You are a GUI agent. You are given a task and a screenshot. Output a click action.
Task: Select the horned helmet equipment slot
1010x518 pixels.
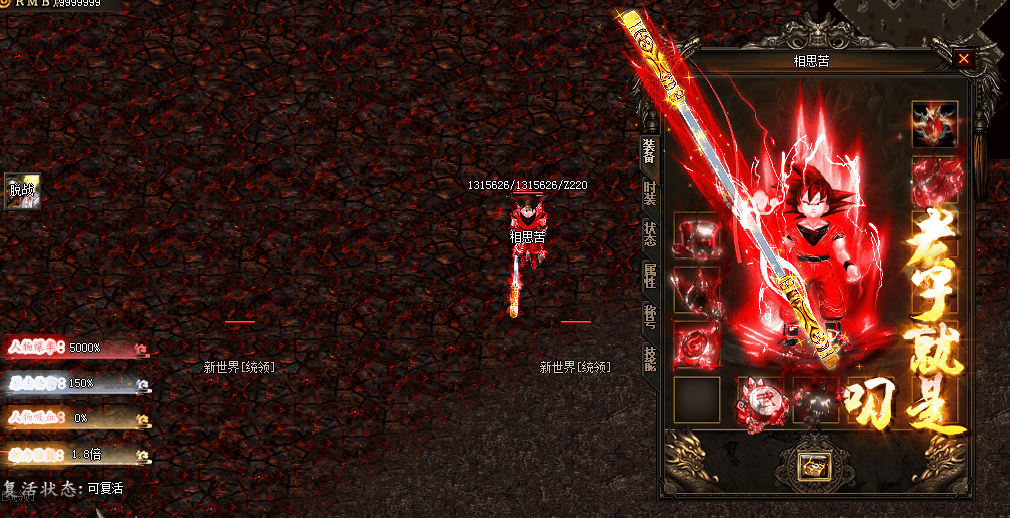click(935, 124)
